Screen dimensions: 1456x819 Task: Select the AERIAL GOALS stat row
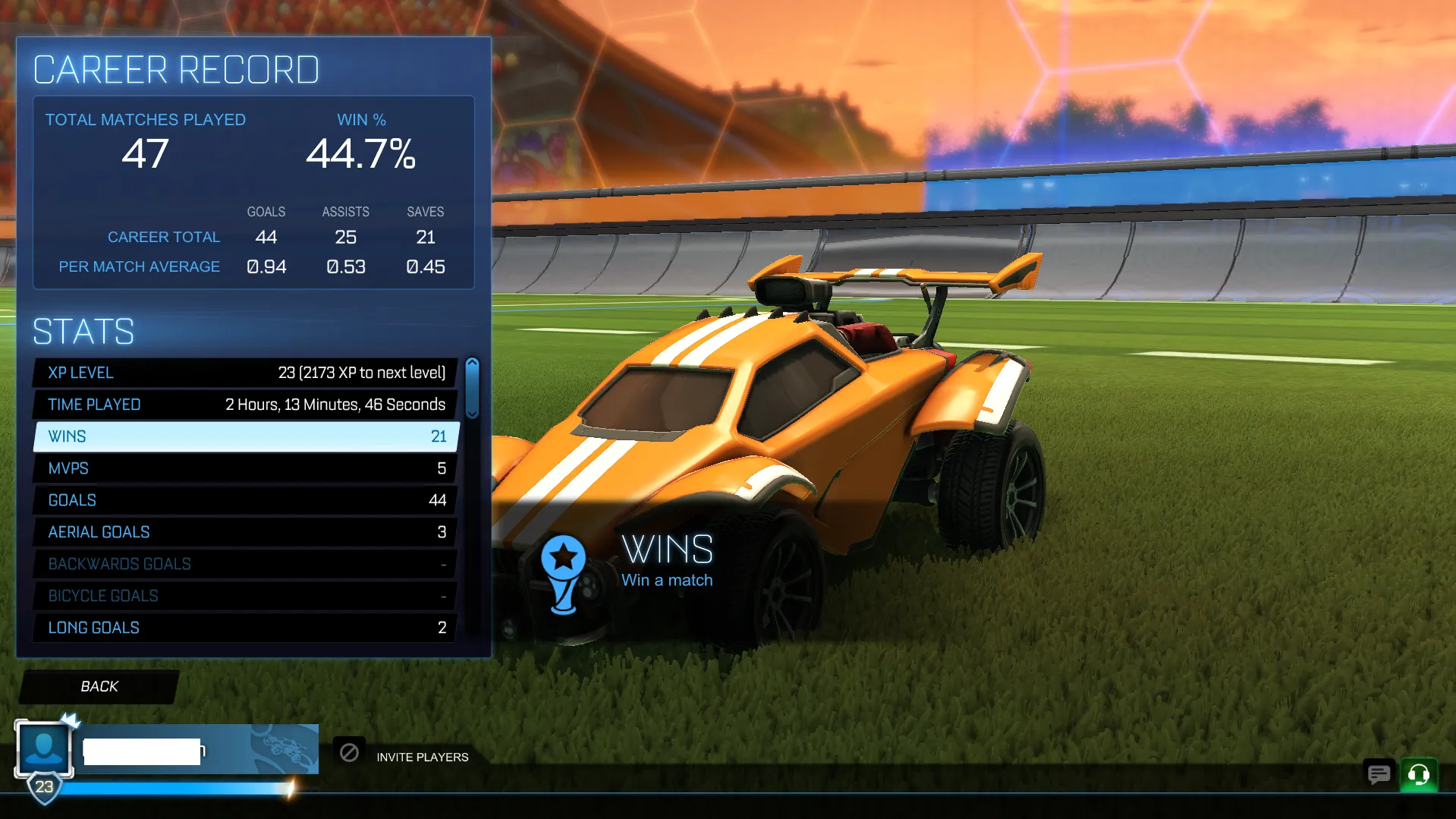(243, 531)
